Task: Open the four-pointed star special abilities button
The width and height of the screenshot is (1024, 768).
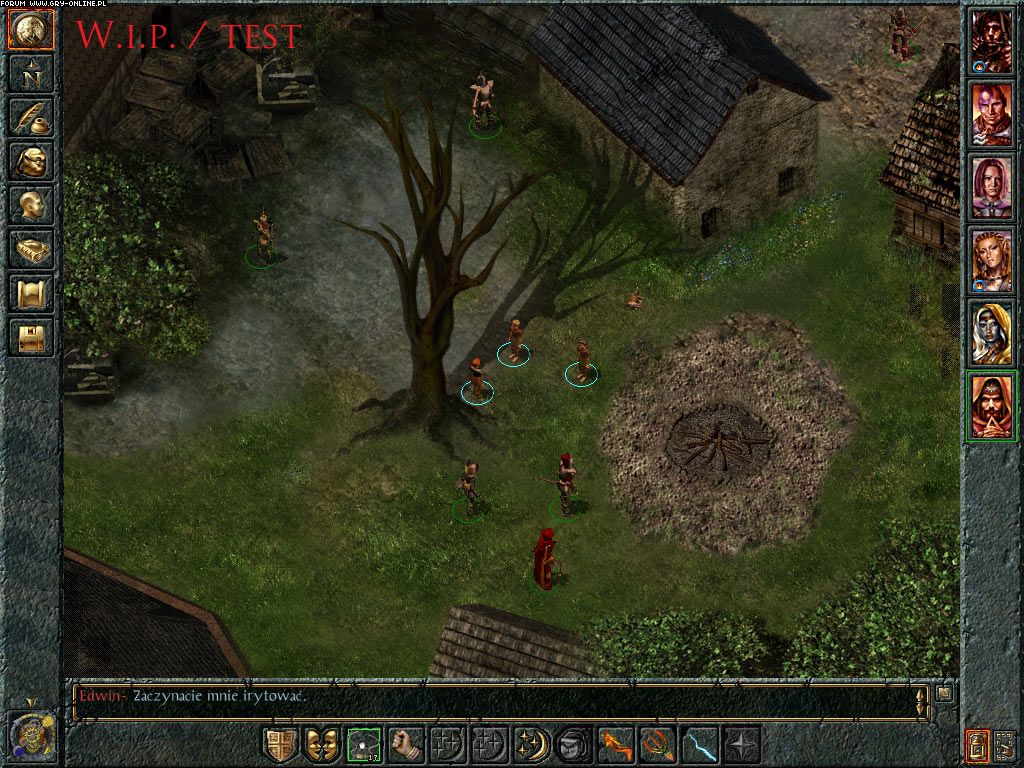Action: pos(742,745)
